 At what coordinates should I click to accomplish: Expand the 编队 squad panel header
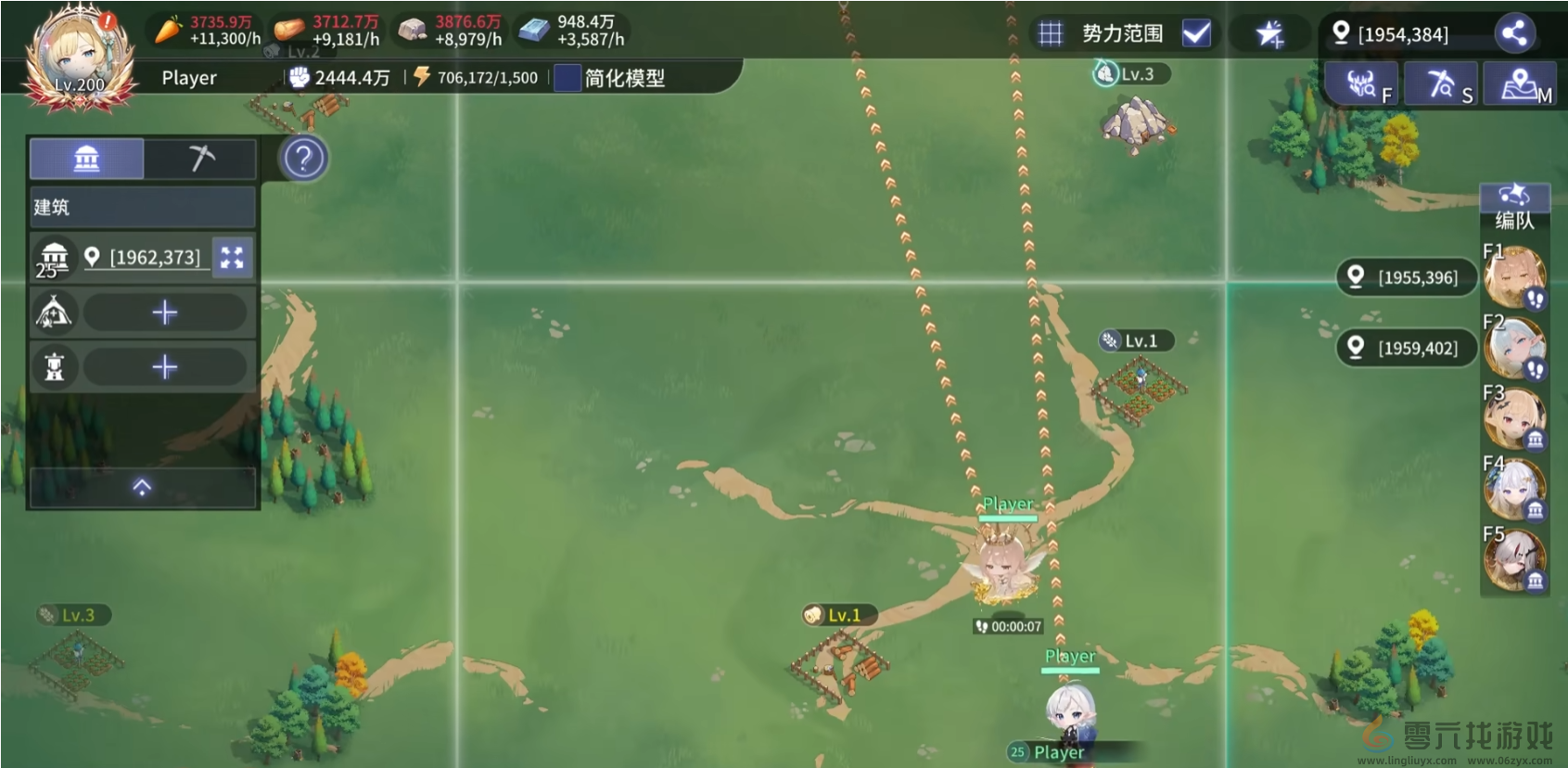(1514, 197)
